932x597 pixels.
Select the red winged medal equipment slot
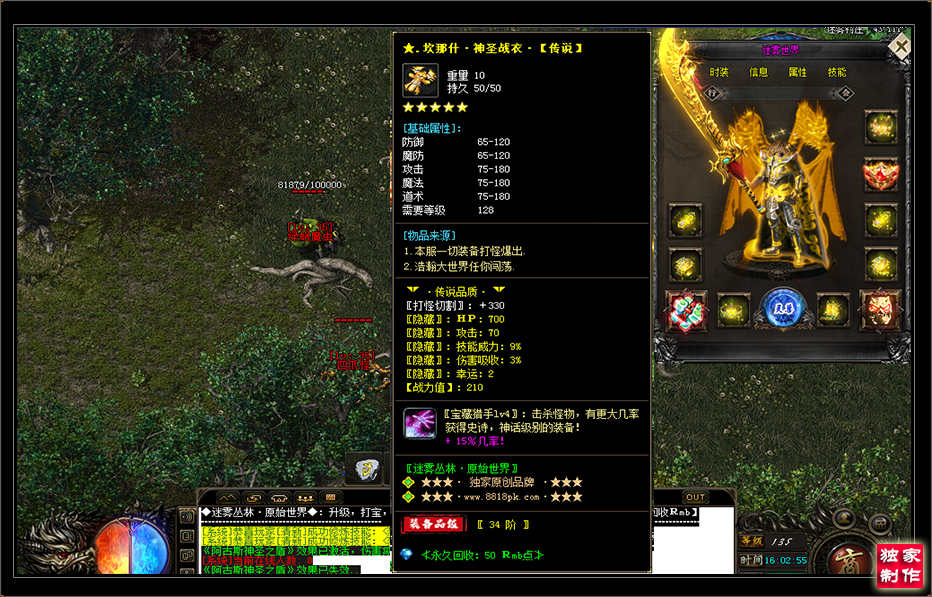(x=881, y=175)
